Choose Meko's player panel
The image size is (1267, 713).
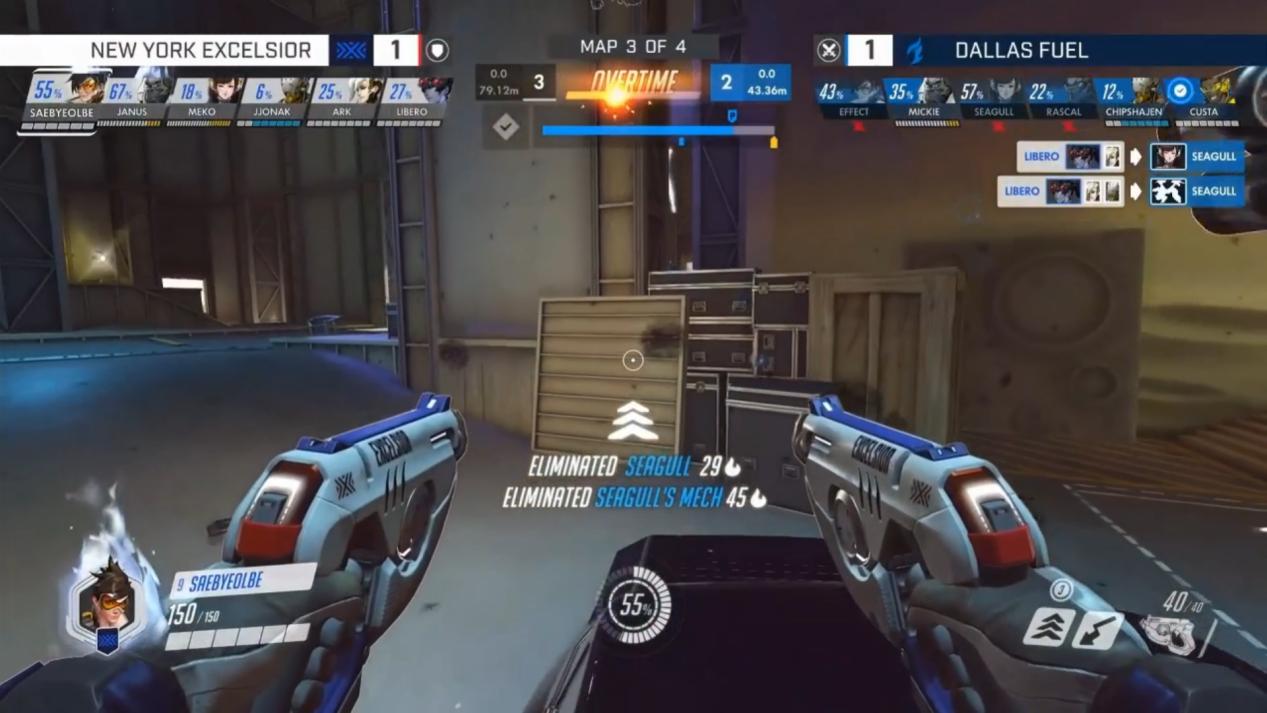click(202, 98)
